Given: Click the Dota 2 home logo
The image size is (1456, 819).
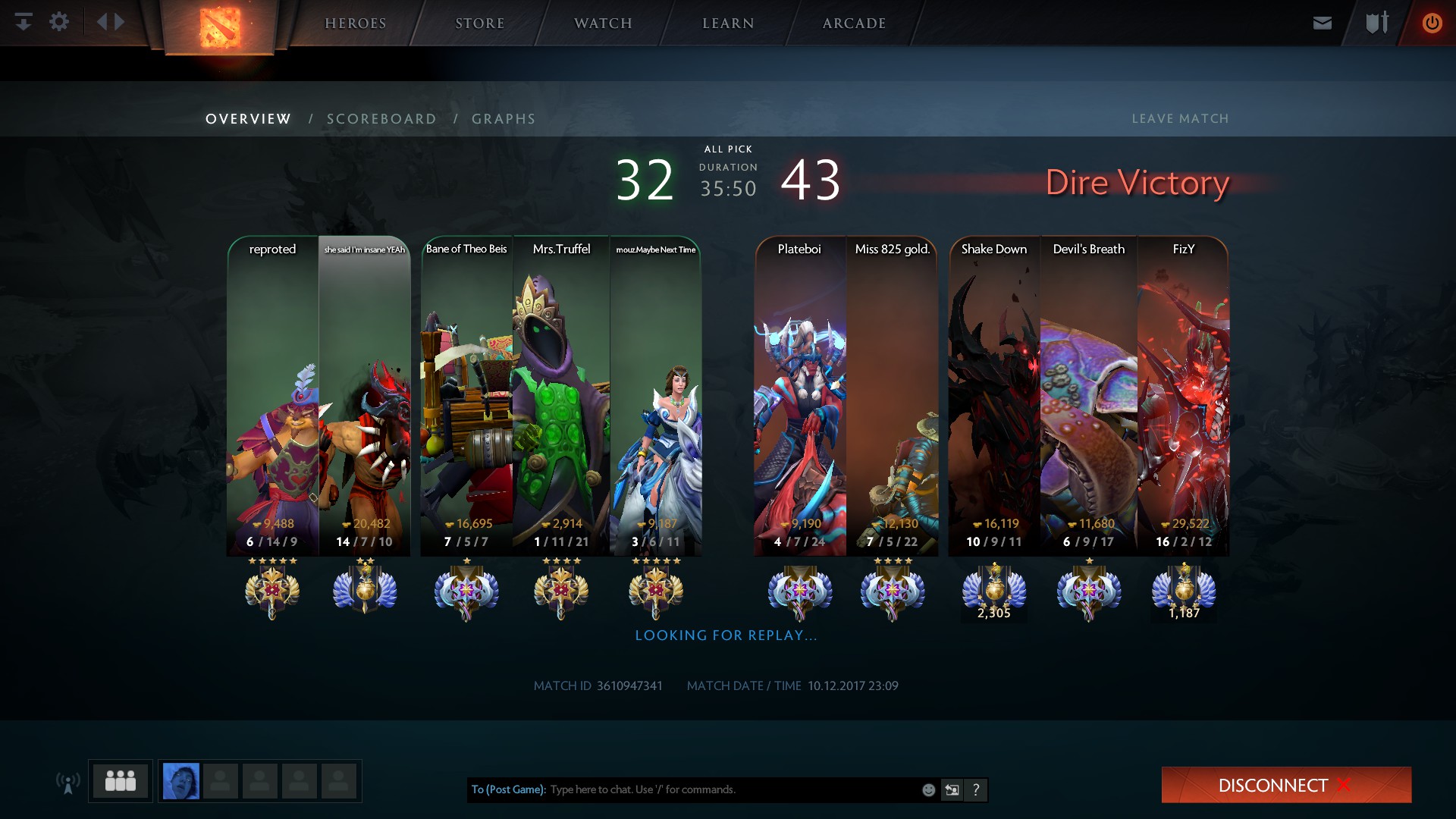Looking at the screenshot, I should (219, 27).
